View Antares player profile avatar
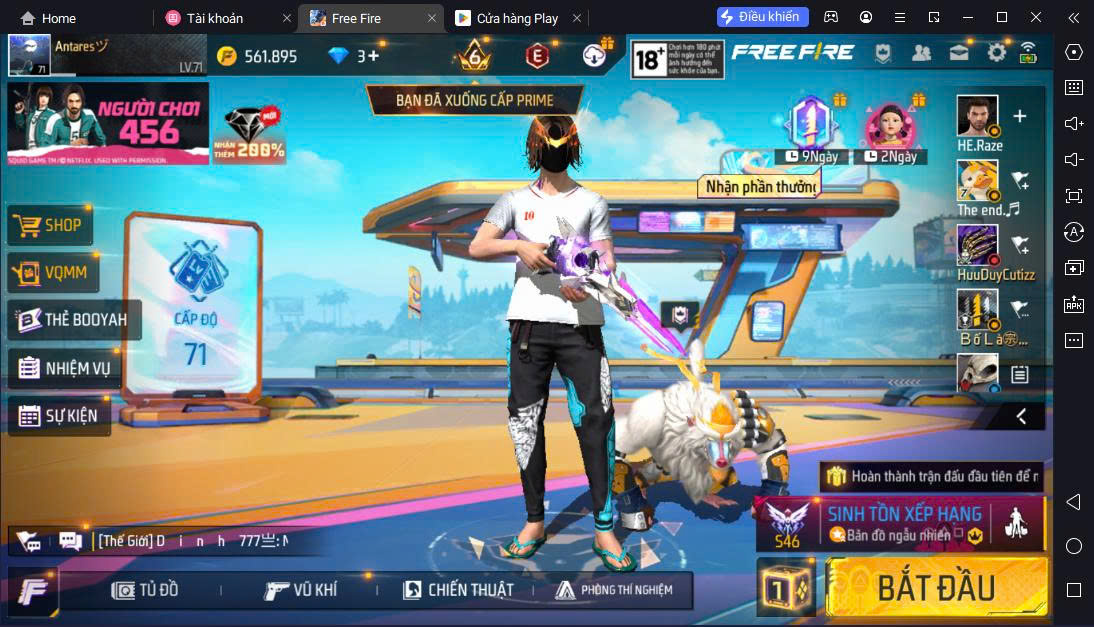The height and width of the screenshot is (627, 1094). coord(30,56)
